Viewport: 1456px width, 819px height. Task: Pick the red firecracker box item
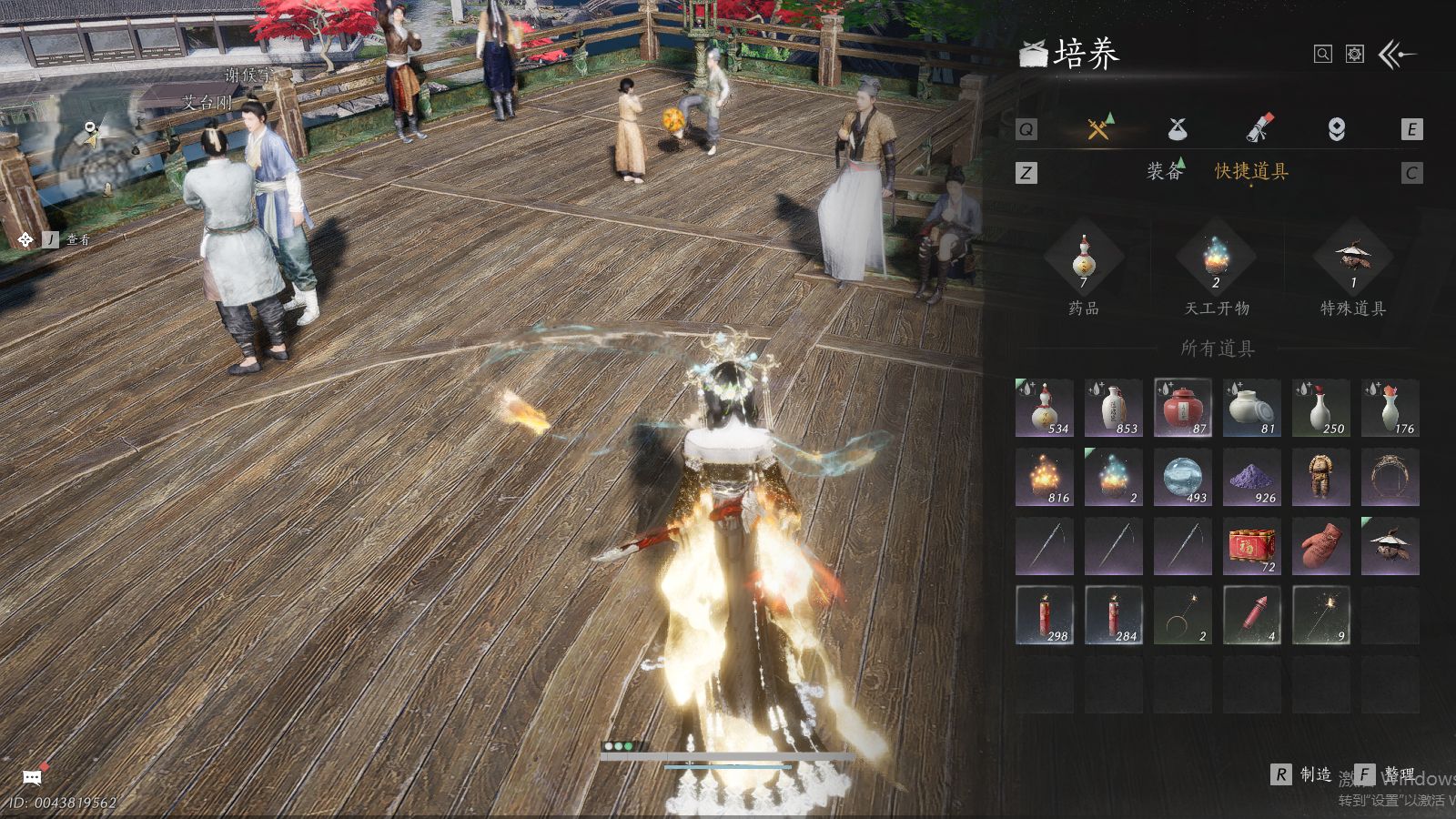(1251, 546)
